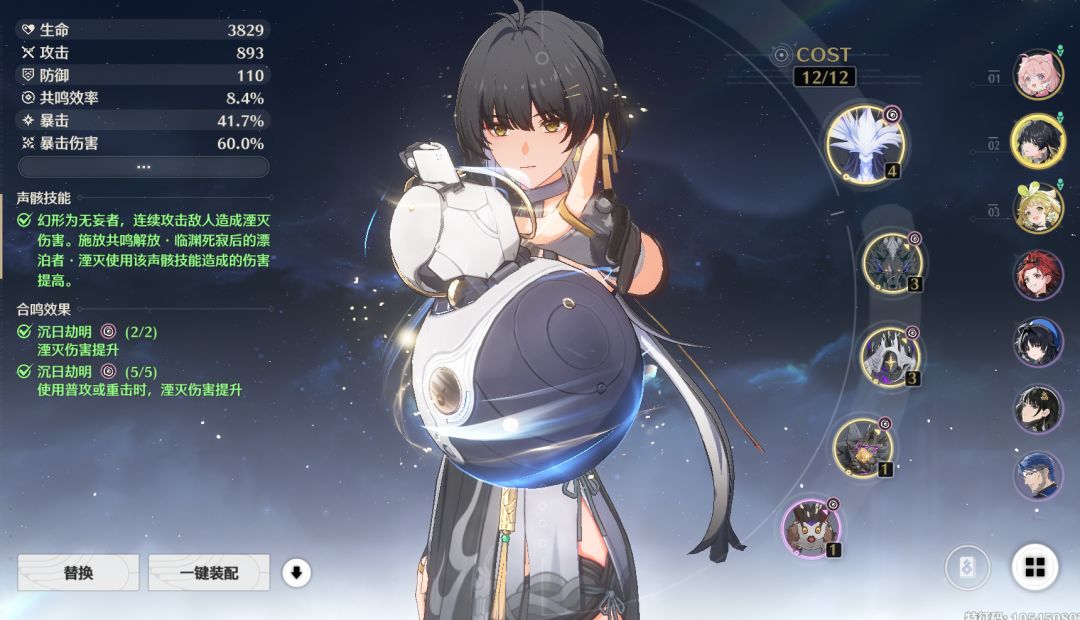Choose the red-haired character portrait
Viewport: 1080px width, 620px height.
tap(1038, 275)
